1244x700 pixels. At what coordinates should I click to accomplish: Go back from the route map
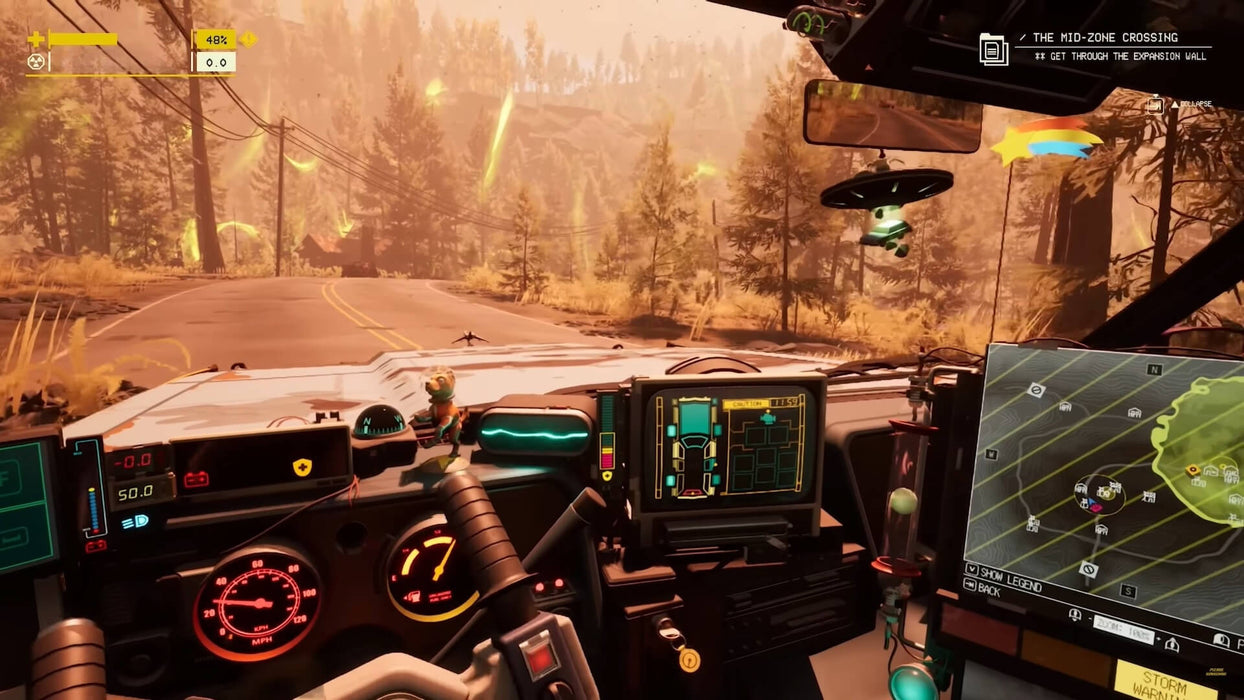pyautogui.click(x=983, y=592)
